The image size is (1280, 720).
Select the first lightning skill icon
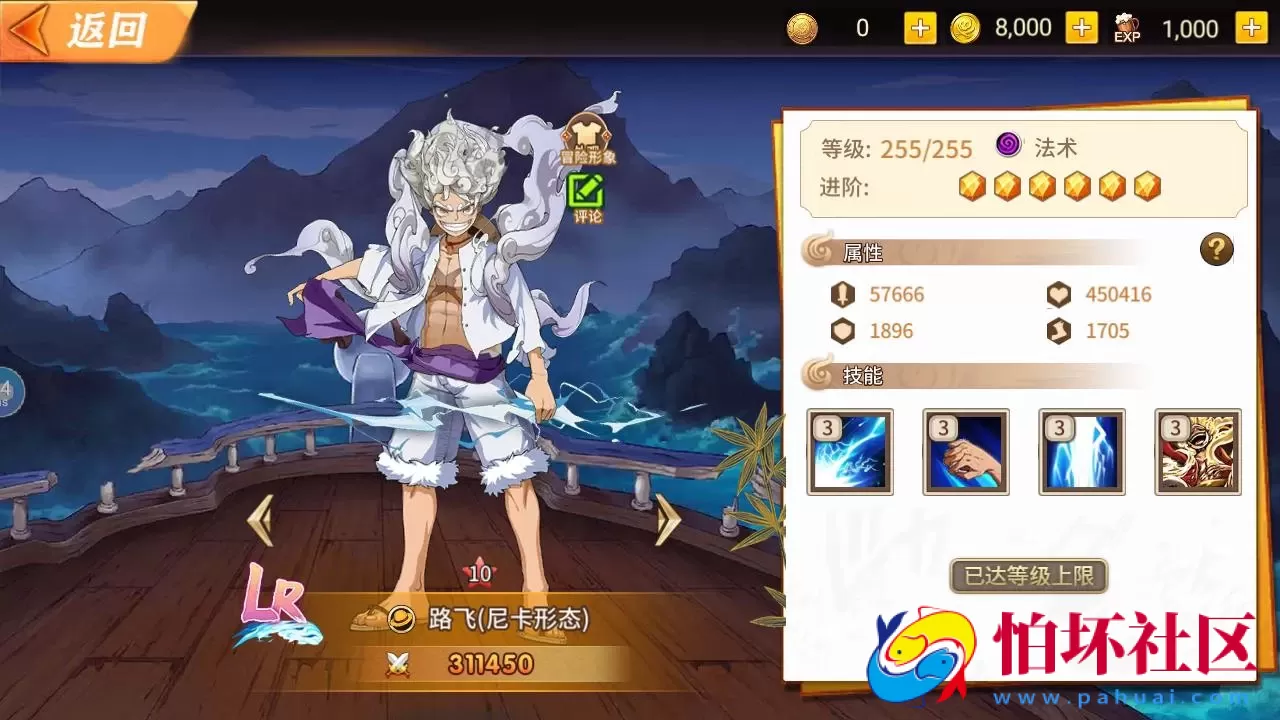click(852, 452)
